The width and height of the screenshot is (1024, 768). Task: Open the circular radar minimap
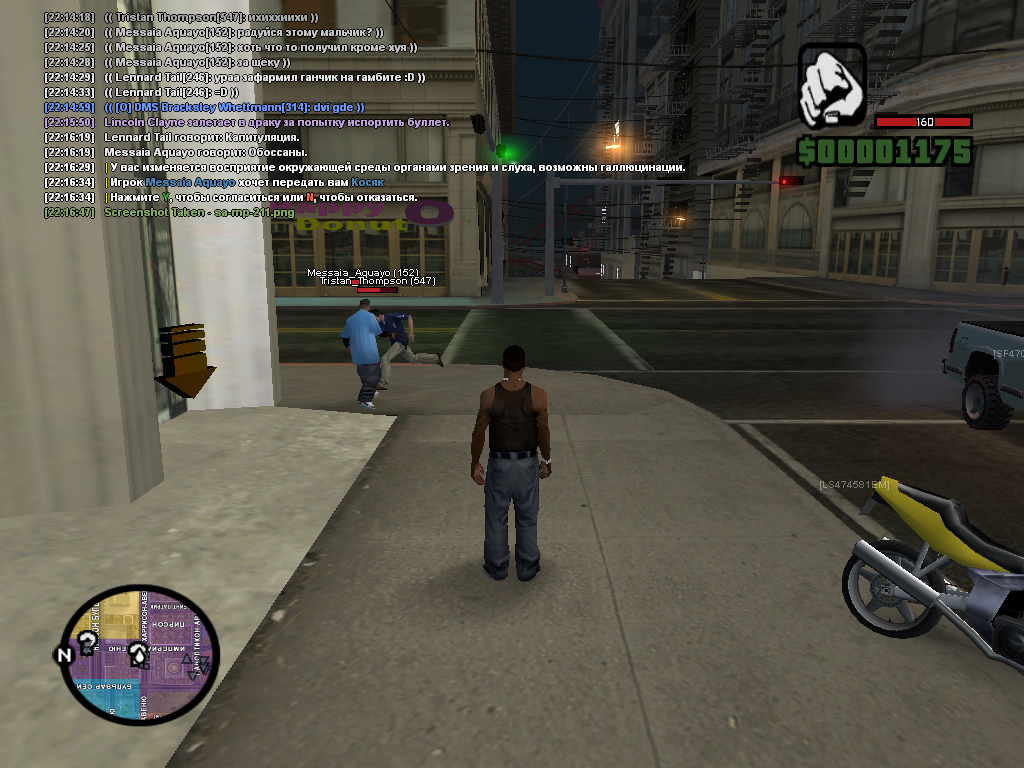coord(139,655)
